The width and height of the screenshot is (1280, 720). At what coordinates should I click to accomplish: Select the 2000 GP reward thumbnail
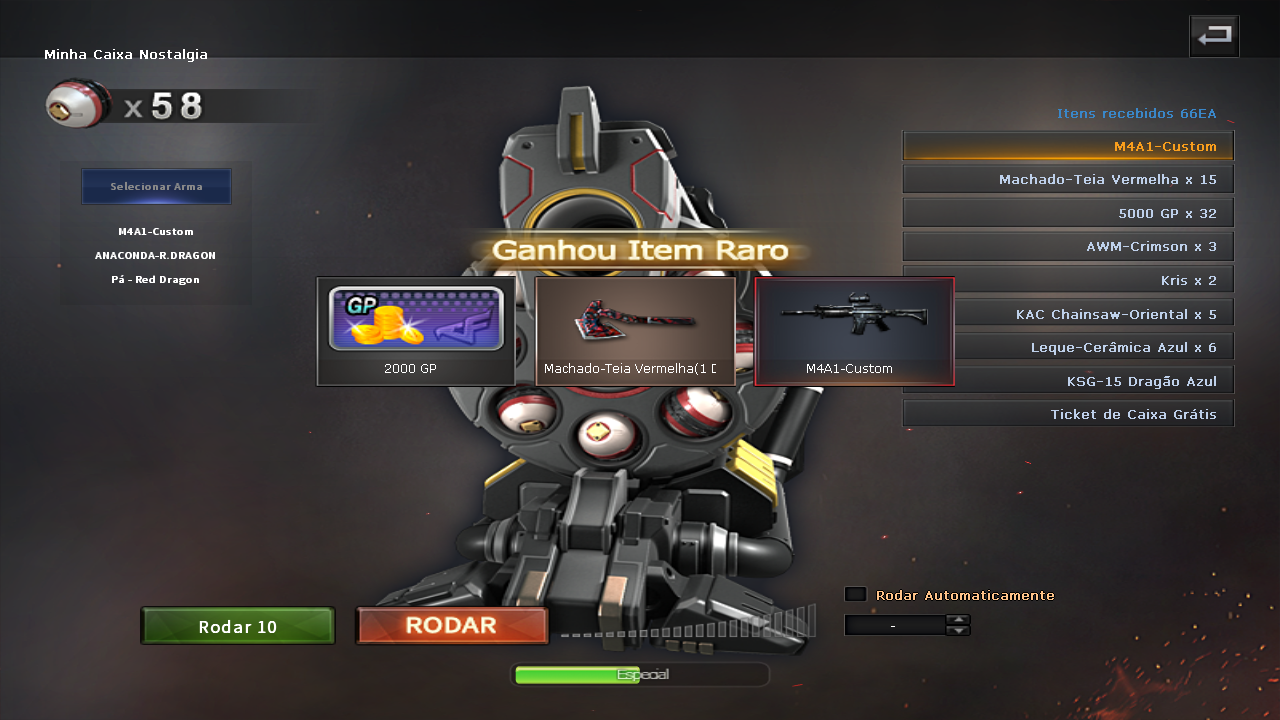tap(415, 330)
